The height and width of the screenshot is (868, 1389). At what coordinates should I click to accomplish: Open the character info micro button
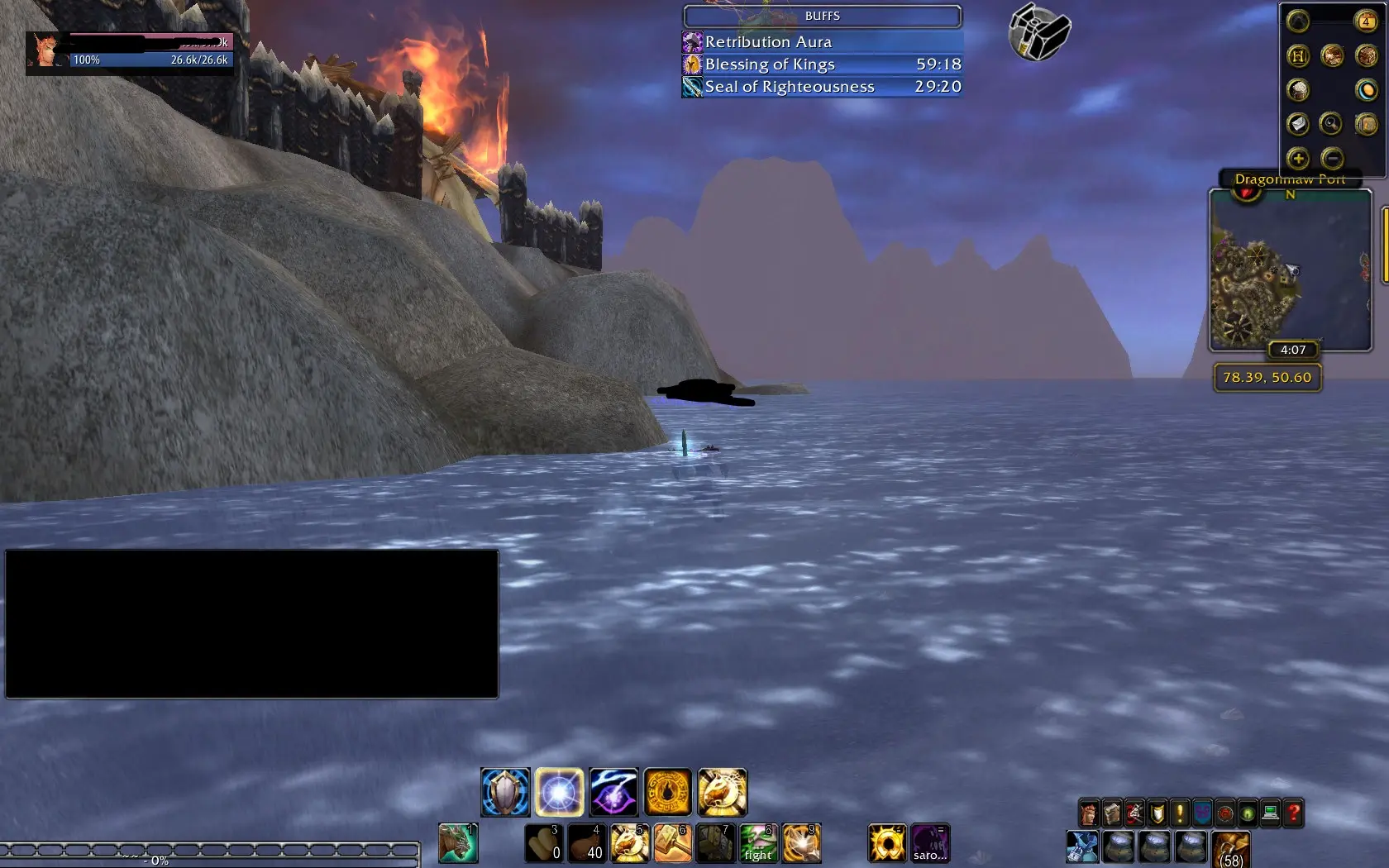1089,814
